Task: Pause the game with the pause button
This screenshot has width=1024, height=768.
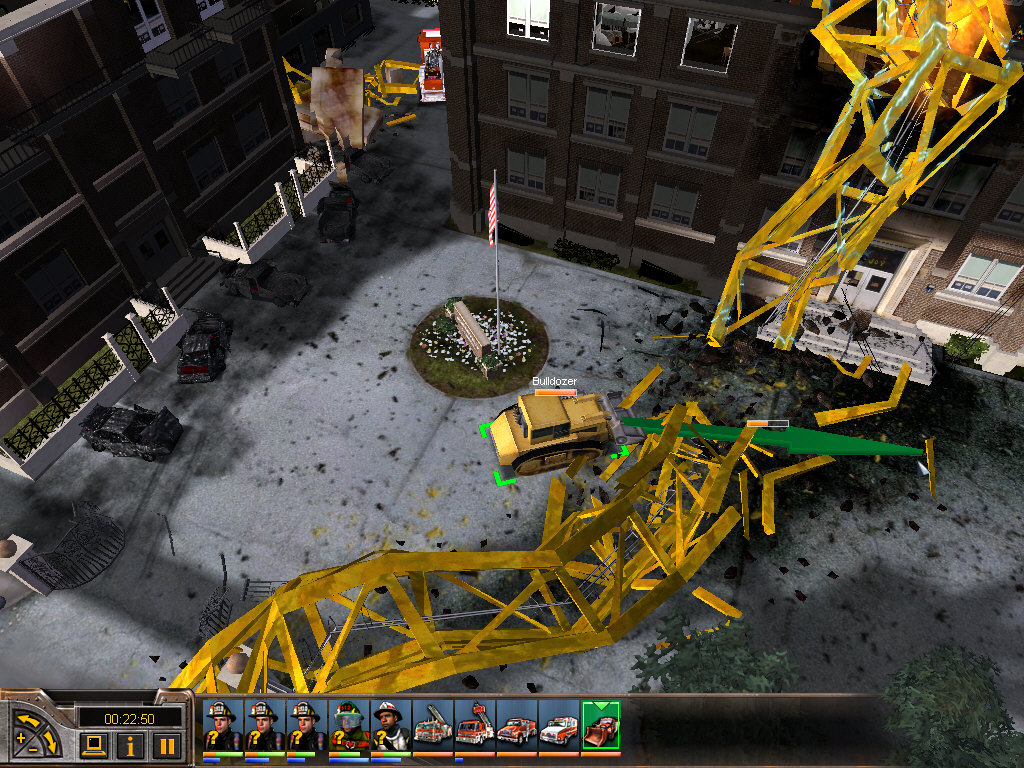Action: [167, 744]
